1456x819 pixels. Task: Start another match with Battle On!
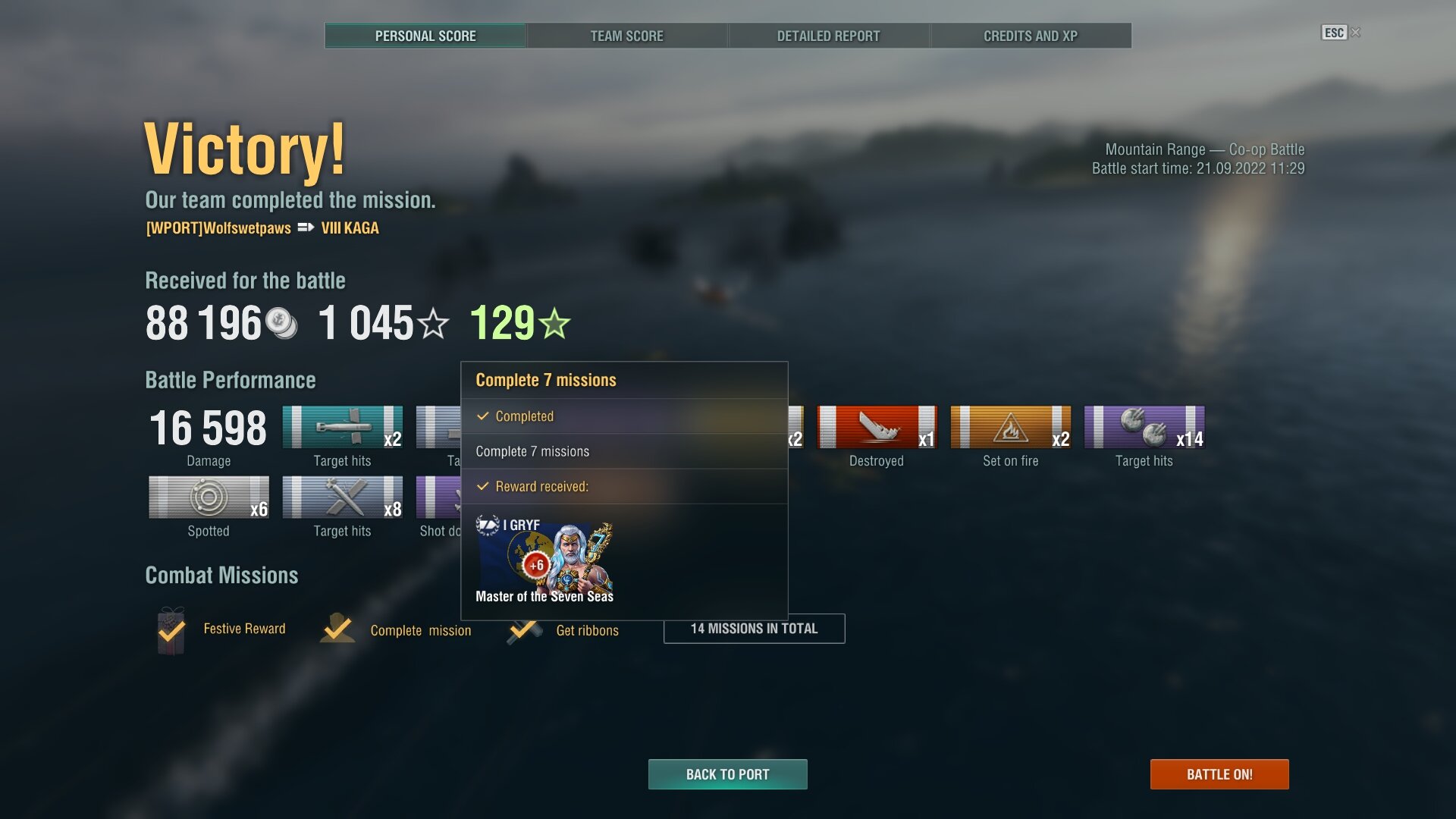click(x=1219, y=774)
